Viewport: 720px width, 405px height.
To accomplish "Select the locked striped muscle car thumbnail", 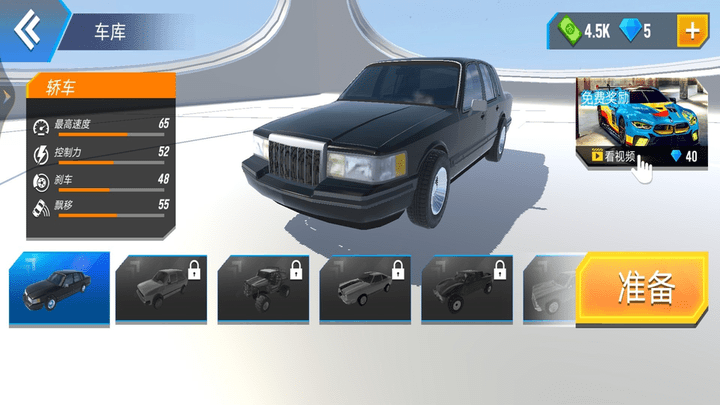I will (365, 289).
